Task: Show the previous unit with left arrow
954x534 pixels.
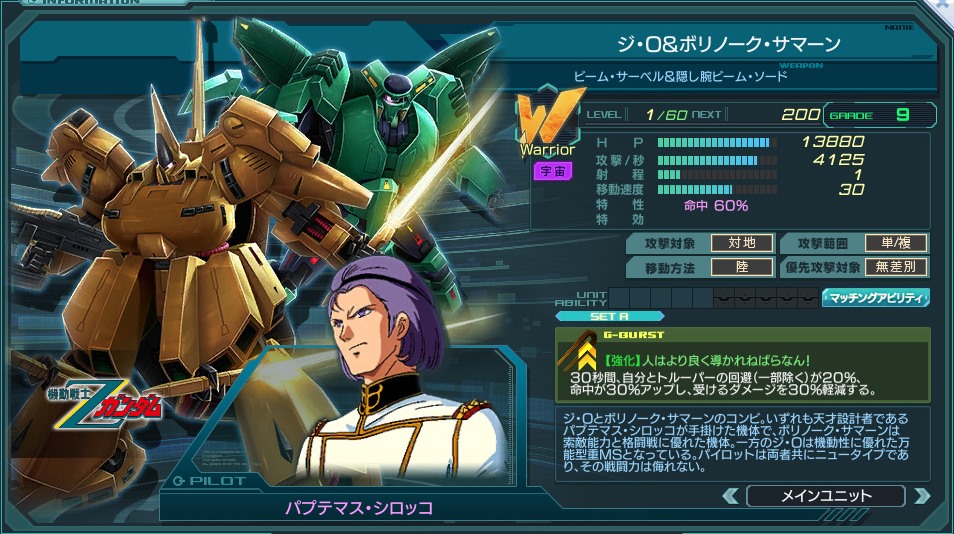Action: click(731, 496)
